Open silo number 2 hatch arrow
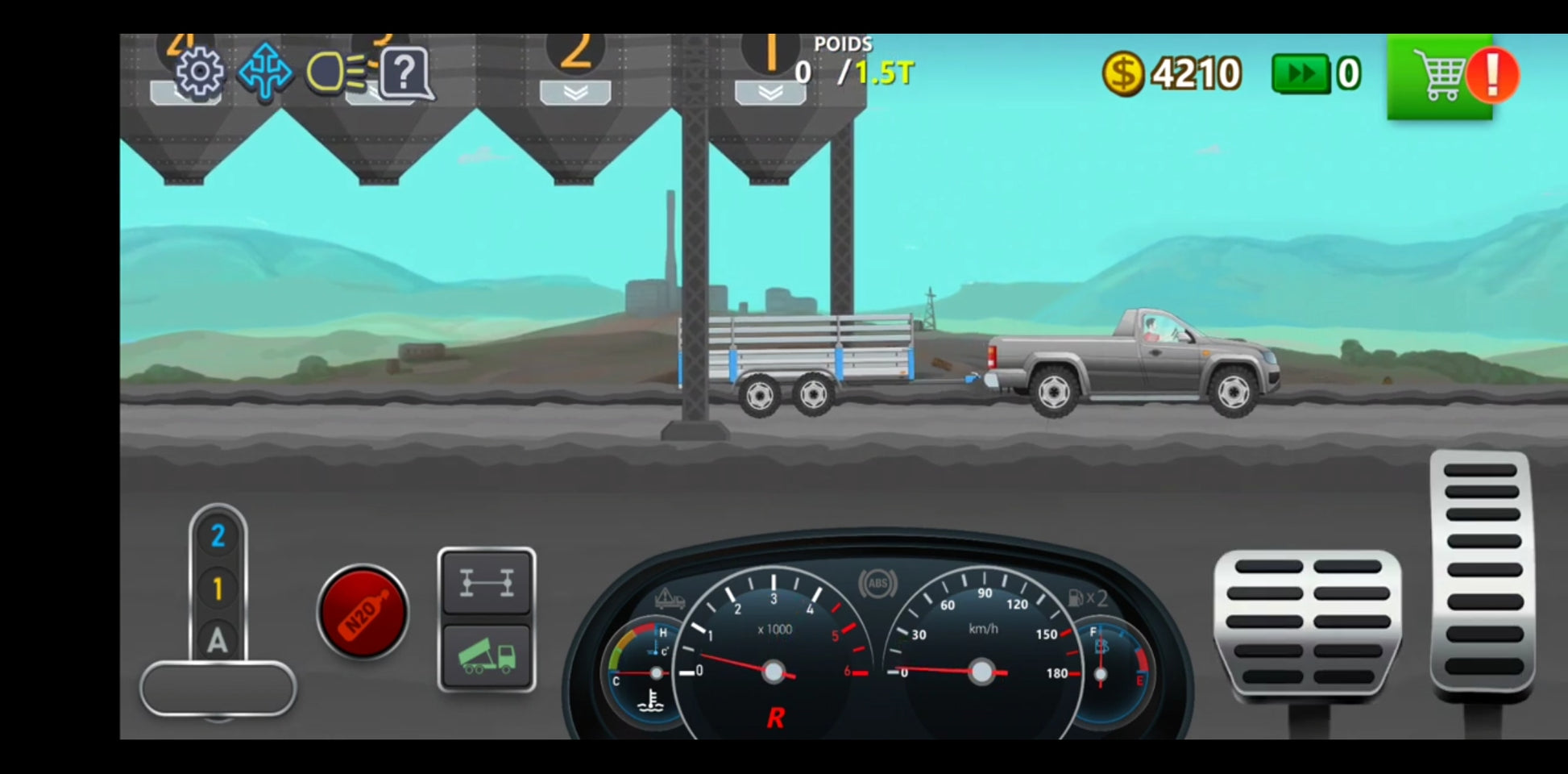 click(x=575, y=93)
